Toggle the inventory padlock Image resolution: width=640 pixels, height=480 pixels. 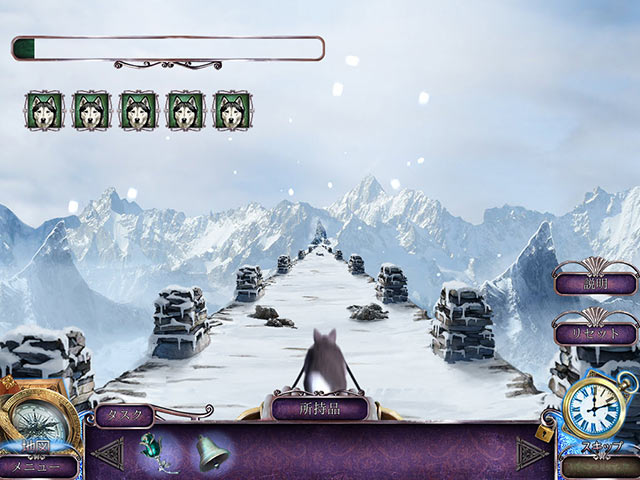click(x=543, y=432)
